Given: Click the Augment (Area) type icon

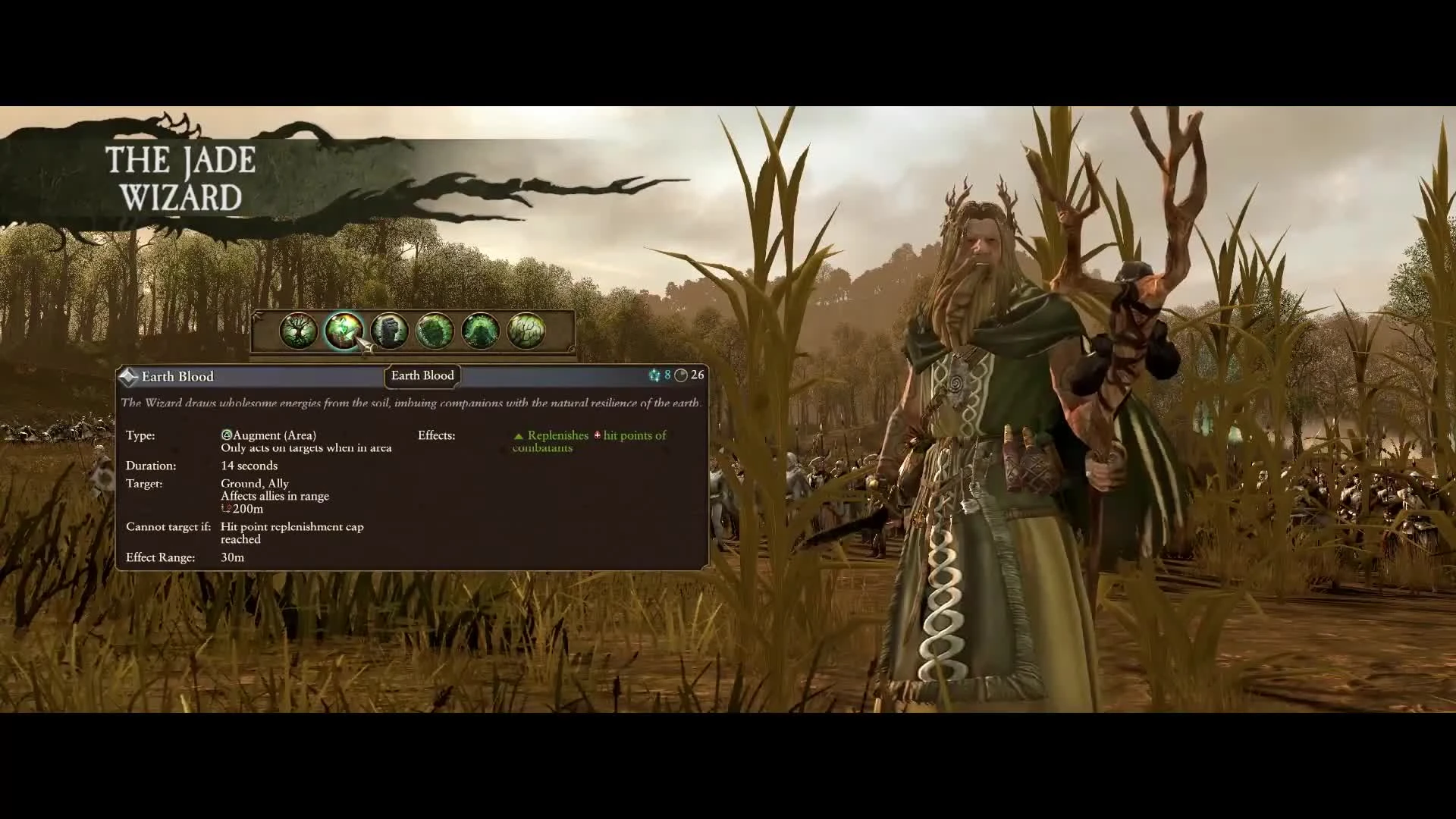Looking at the screenshot, I should tap(225, 435).
